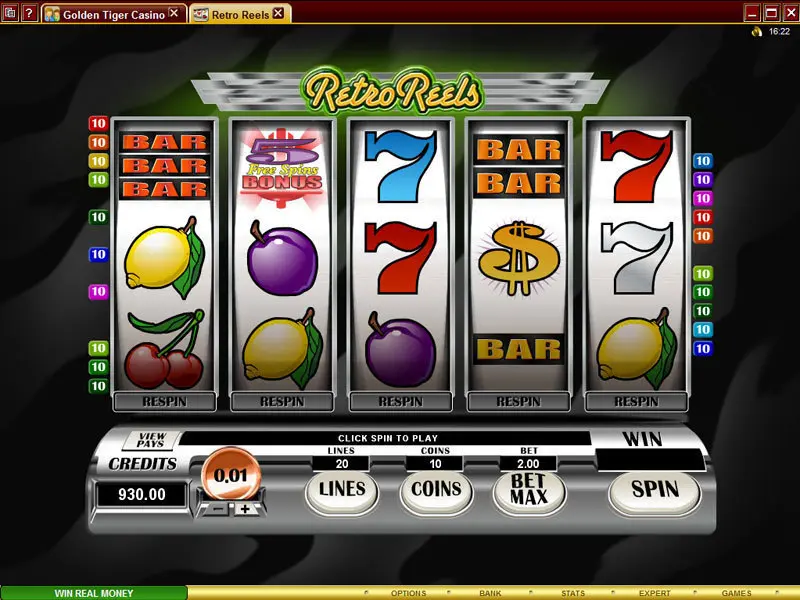This screenshot has width=800, height=600.
Task: Respin the reel with the Free Spins Bonus
Action: point(282,402)
